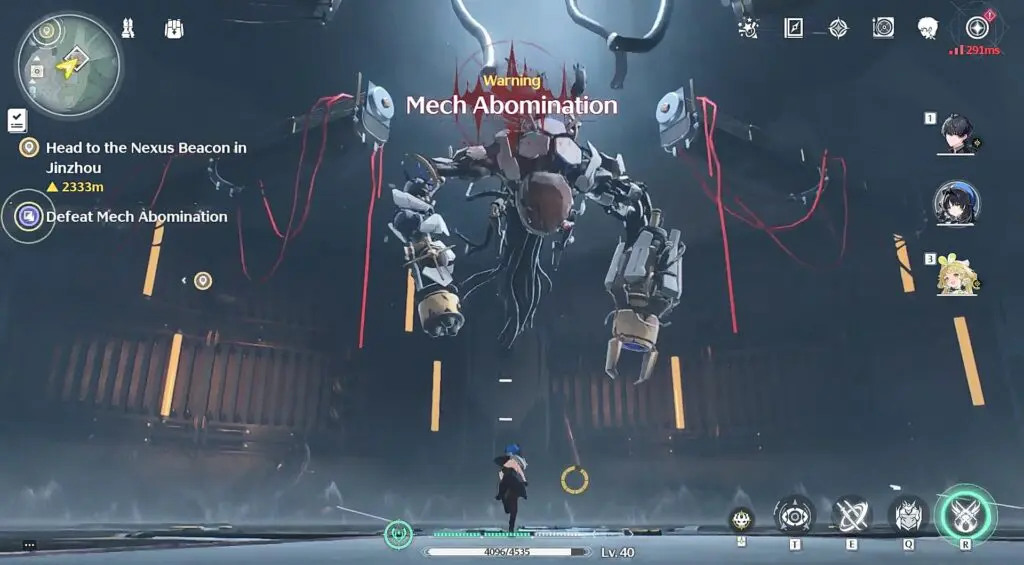Select the party member wearing a blue hat
The width and height of the screenshot is (1024, 565).
click(956, 203)
